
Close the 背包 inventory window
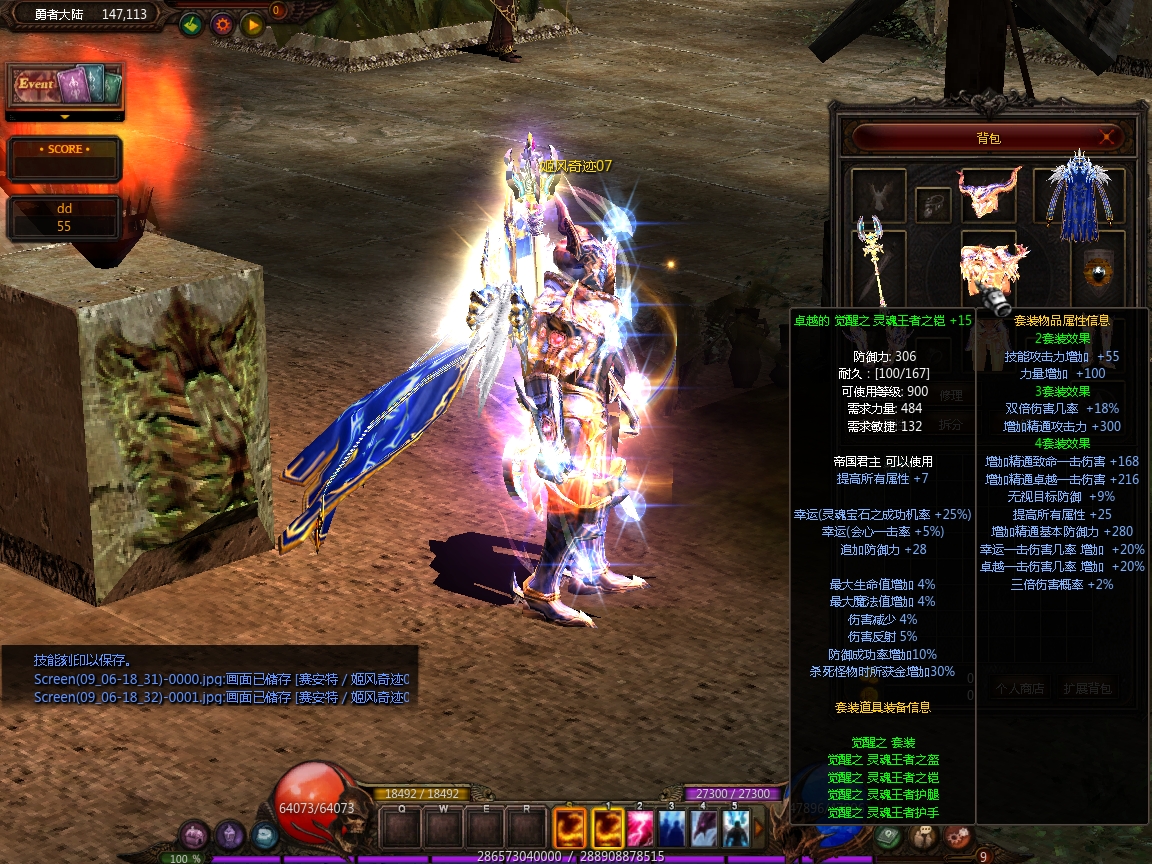[x=1107, y=137]
